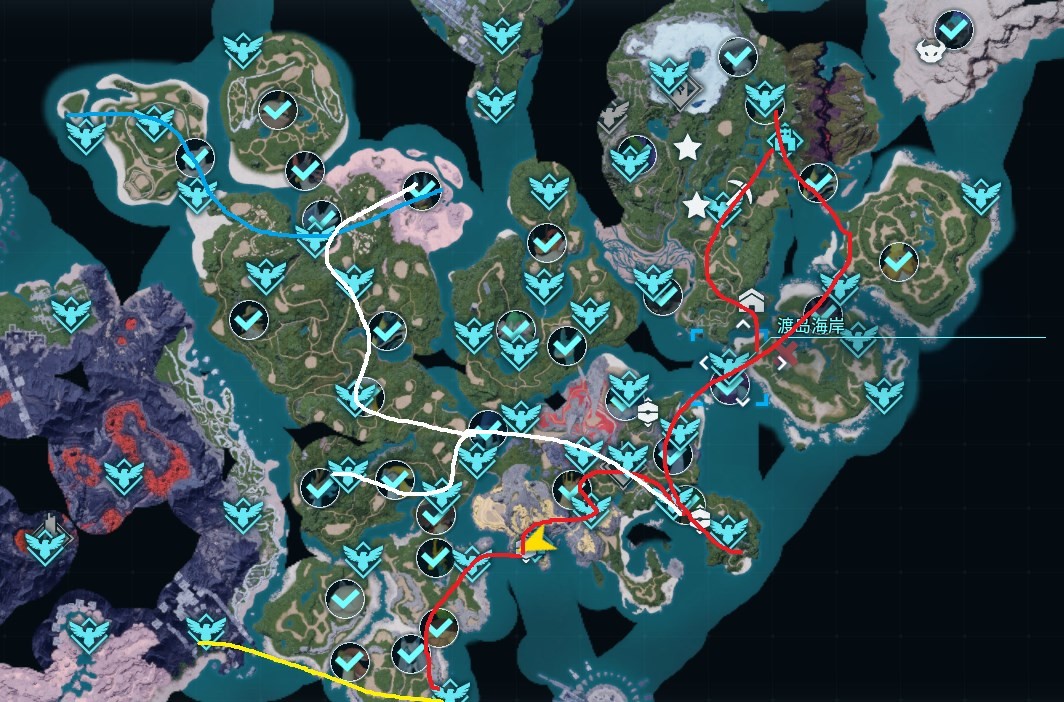The width and height of the screenshot is (1064, 702).
Task: Click the checkmark marker on the round terraced island
Action: [x=898, y=259]
